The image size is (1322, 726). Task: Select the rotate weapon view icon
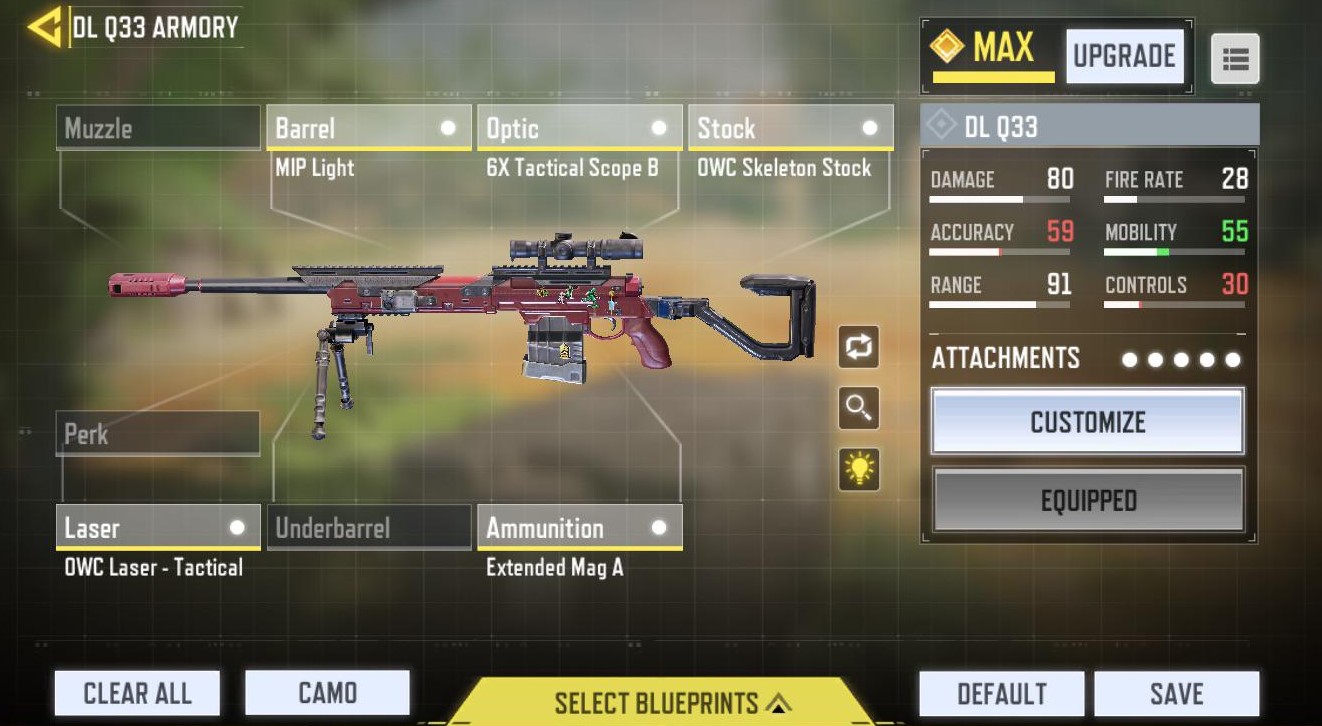click(858, 347)
